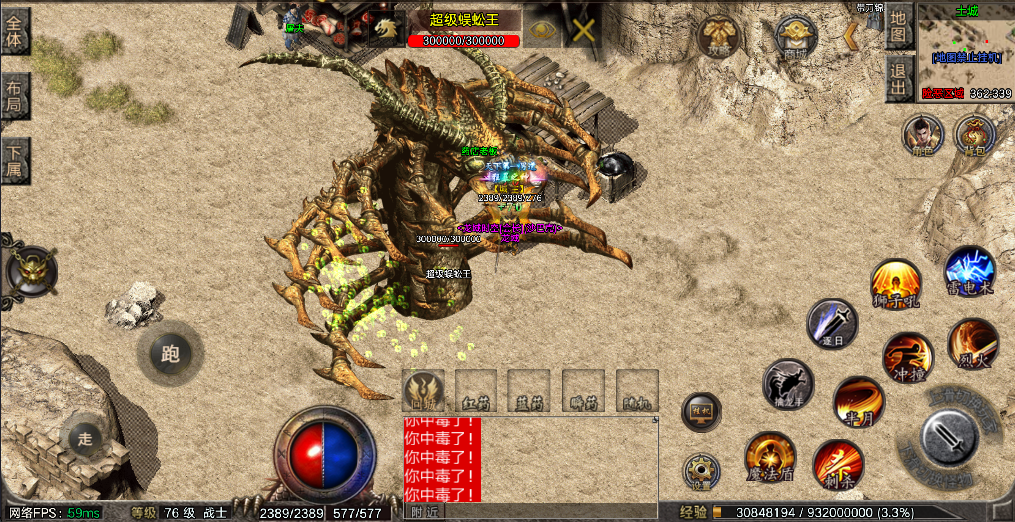Close the boss target with the X

point(583,29)
